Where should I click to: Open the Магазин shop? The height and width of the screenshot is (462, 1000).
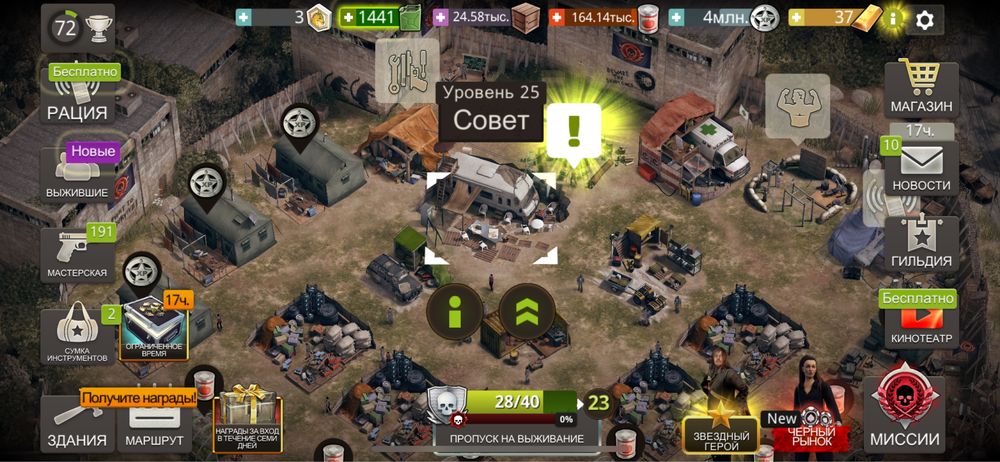tap(920, 88)
